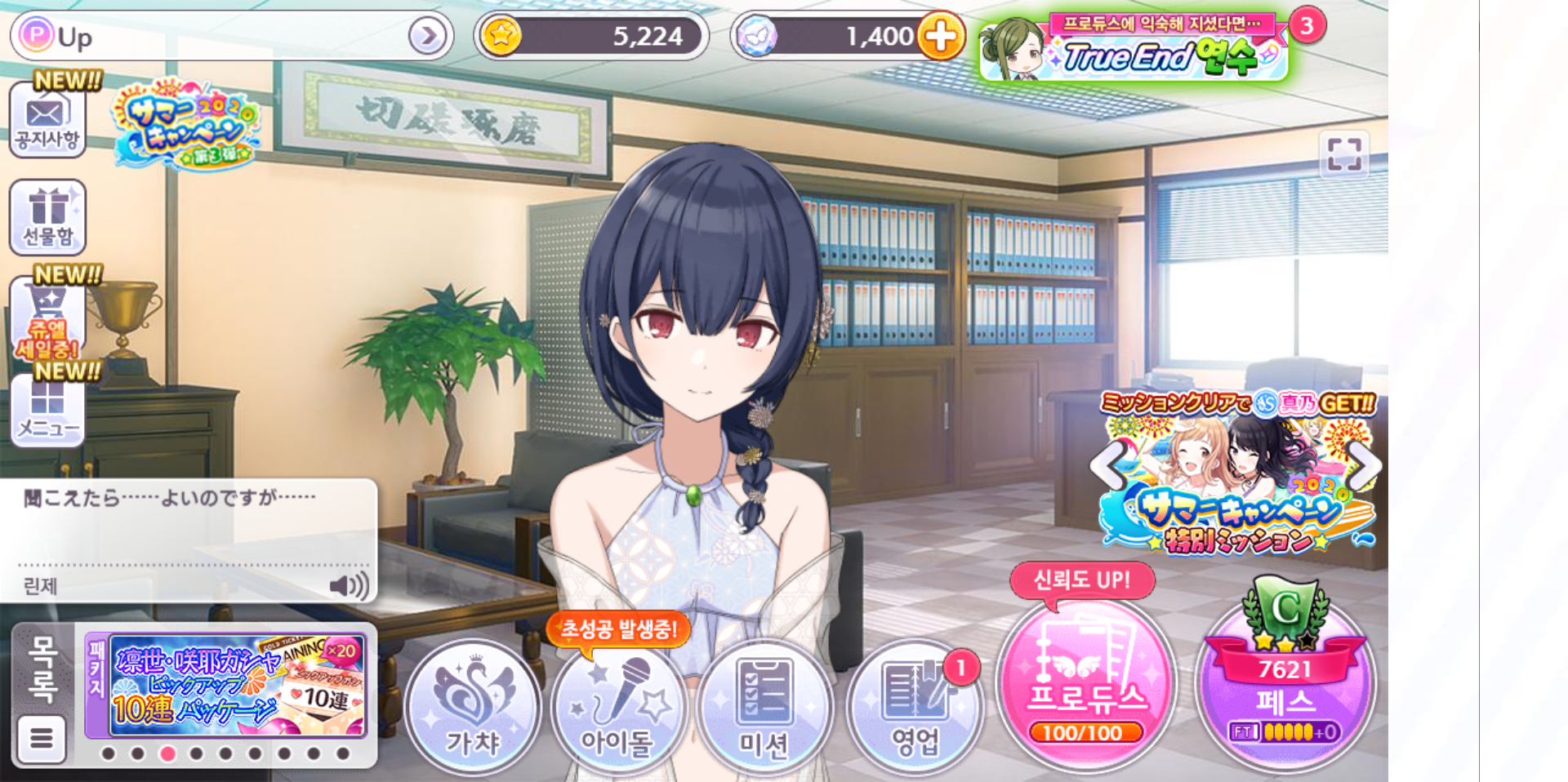Open the メニュー menu button
The image size is (1568, 782).
click(x=47, y=411)
